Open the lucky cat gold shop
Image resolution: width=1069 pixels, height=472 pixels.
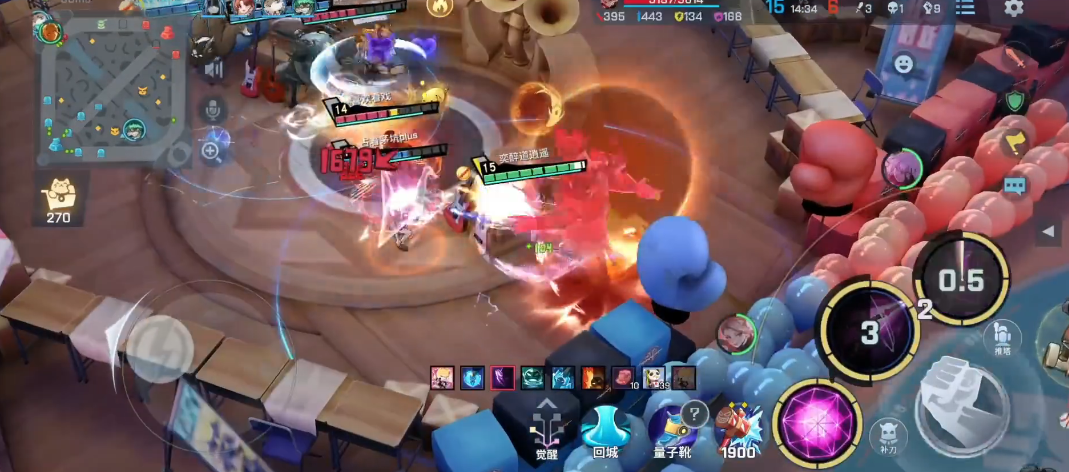59,197
